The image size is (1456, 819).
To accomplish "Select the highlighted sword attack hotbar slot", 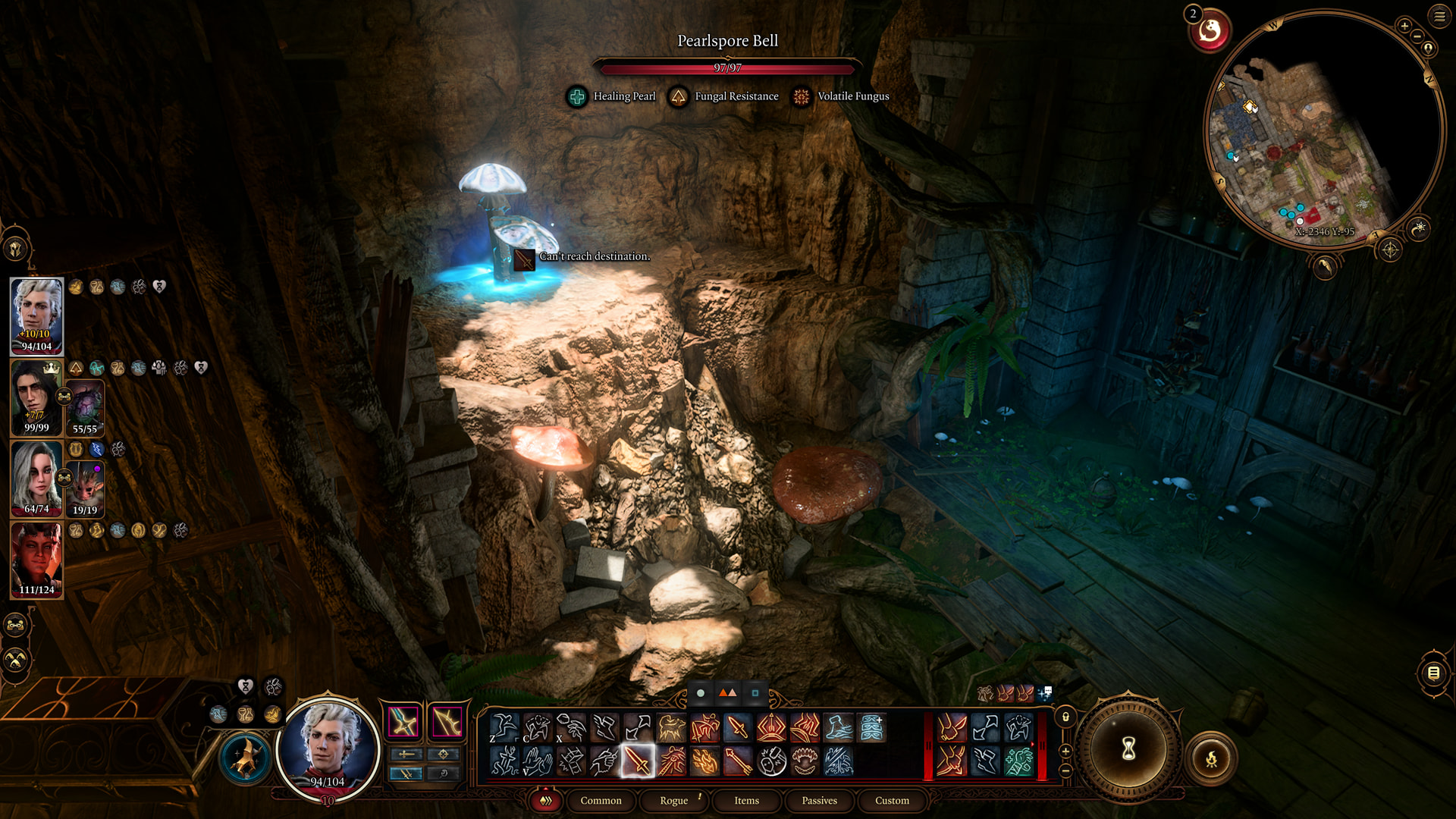I will (x=637, y=761).
